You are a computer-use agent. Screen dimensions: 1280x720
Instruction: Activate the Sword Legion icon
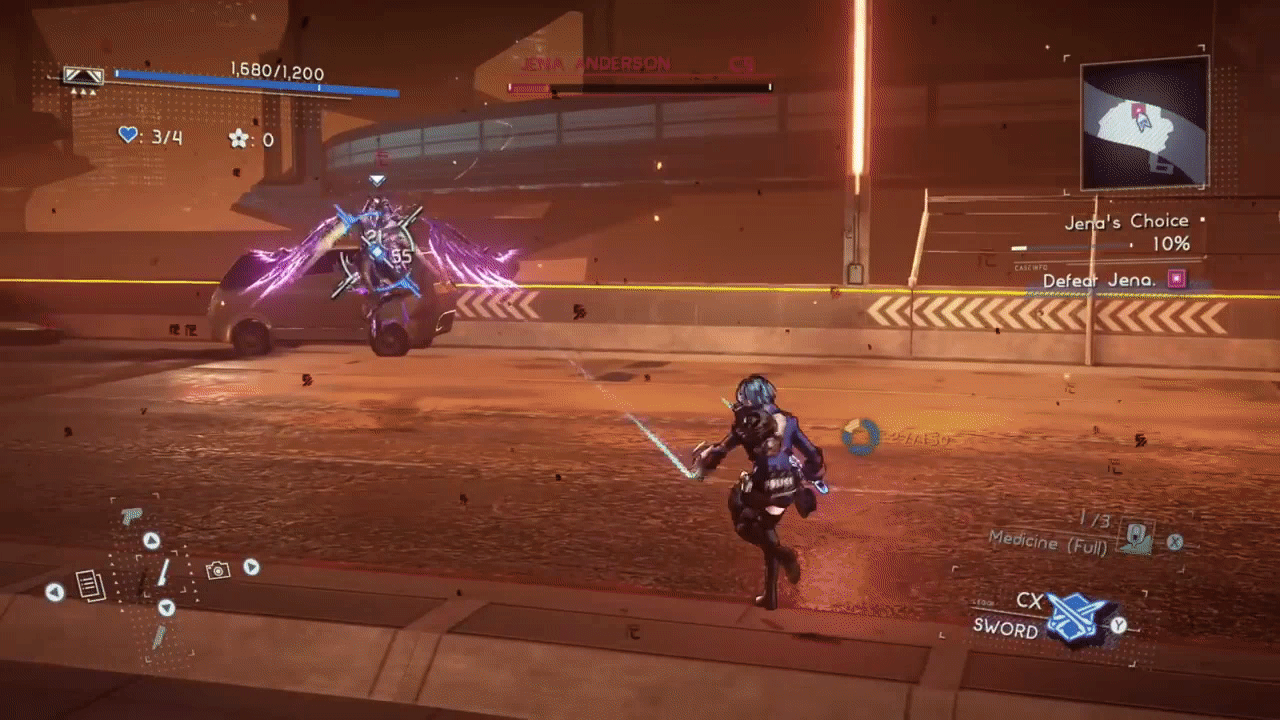[1077, 618]
